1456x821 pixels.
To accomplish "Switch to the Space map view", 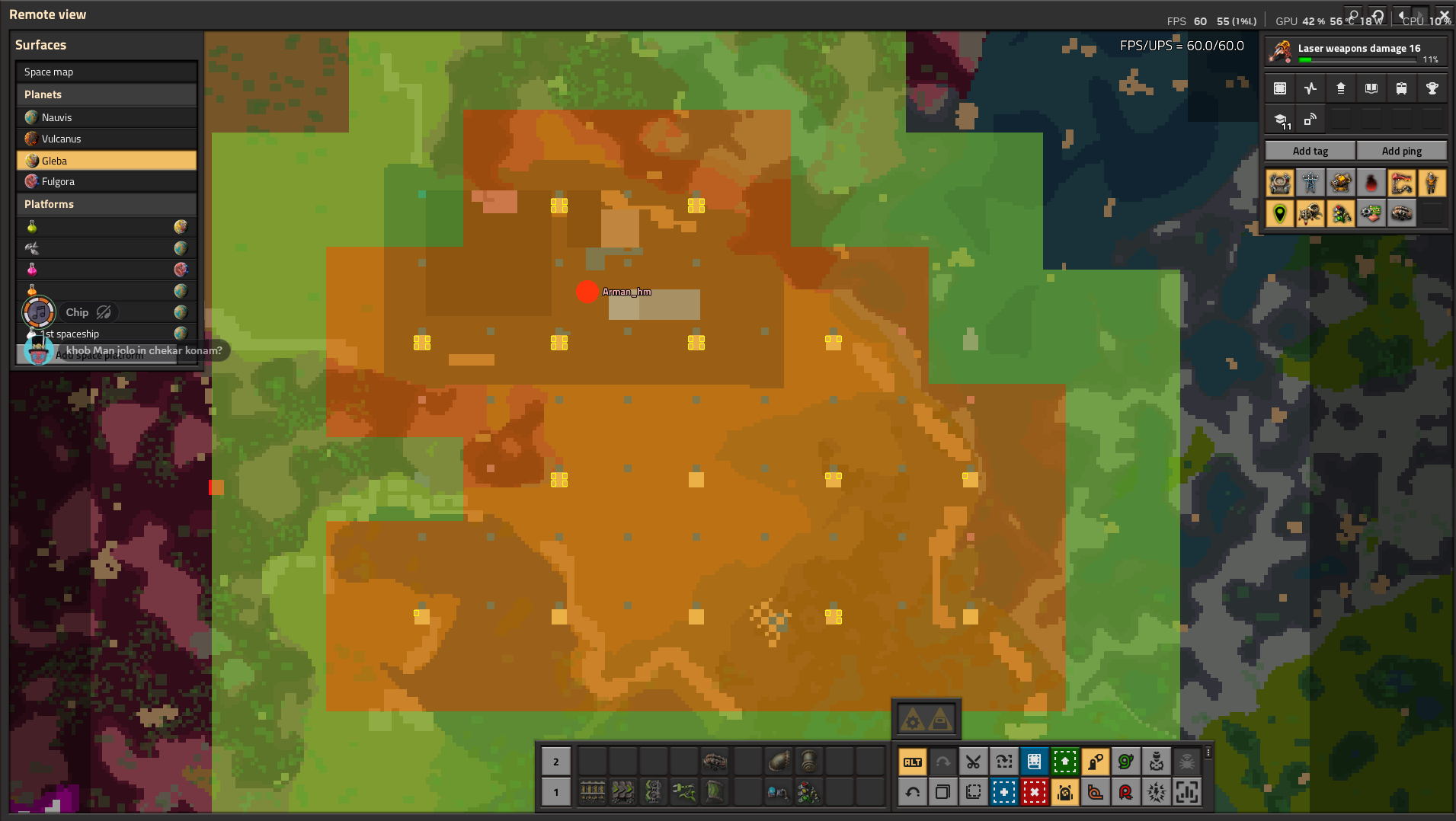I will [x=106, y=71].
